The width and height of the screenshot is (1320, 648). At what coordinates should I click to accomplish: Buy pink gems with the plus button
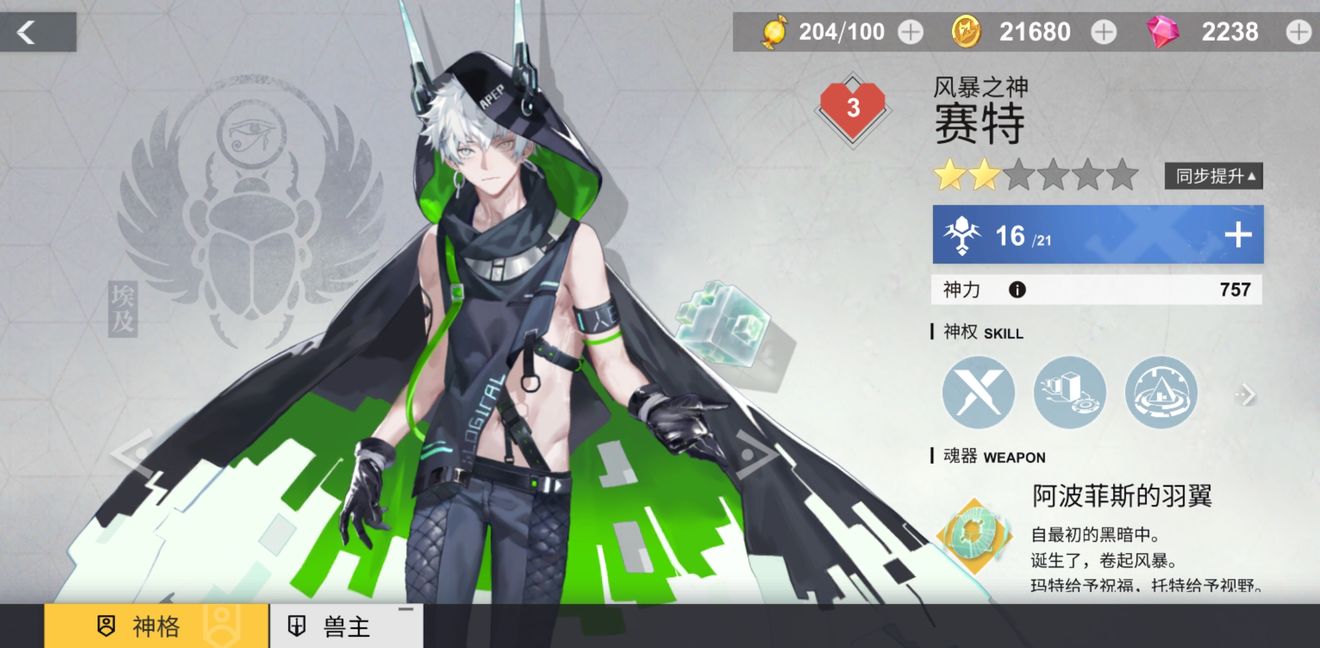(1298, 32)
